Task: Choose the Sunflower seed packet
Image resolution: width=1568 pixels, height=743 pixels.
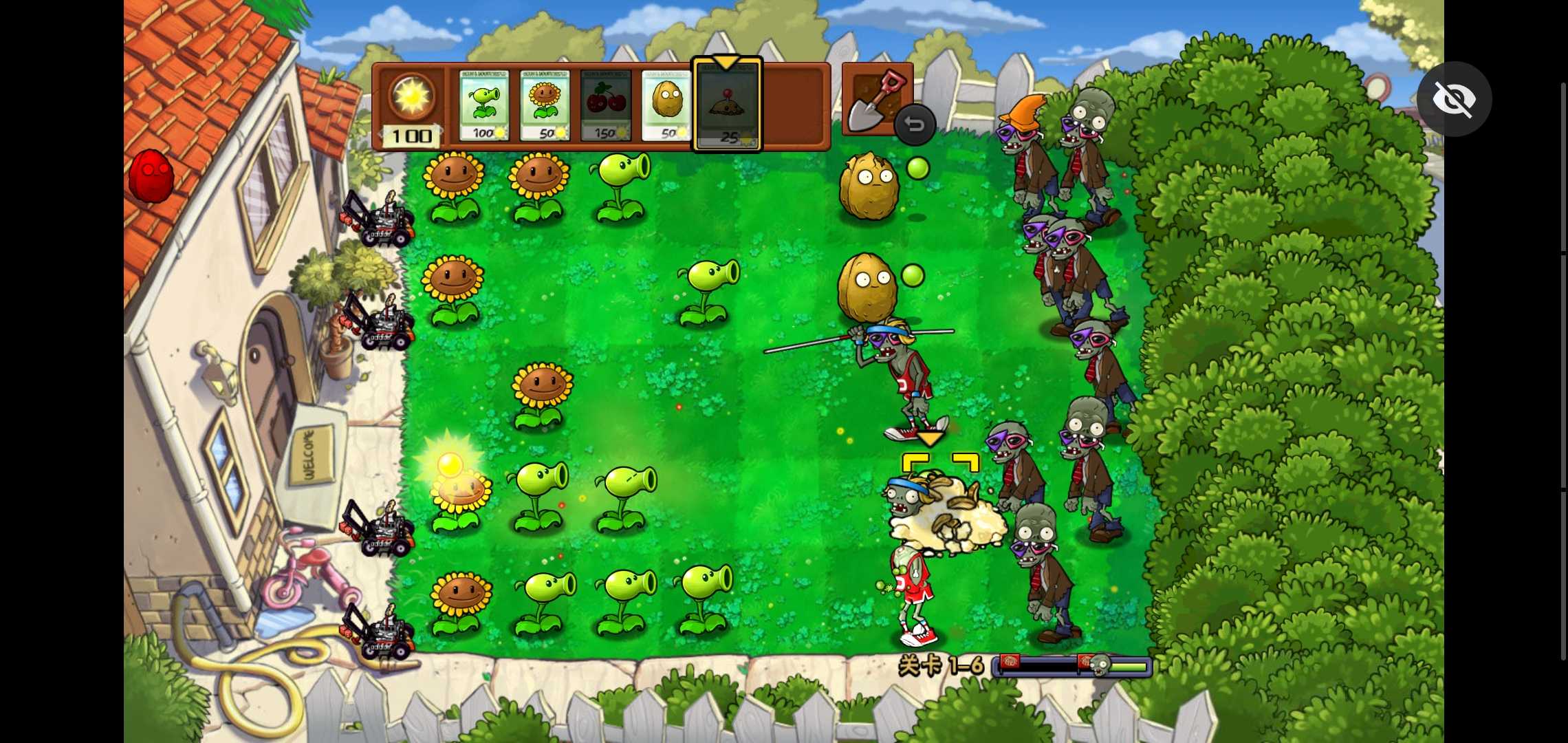Action: [545, 105]
